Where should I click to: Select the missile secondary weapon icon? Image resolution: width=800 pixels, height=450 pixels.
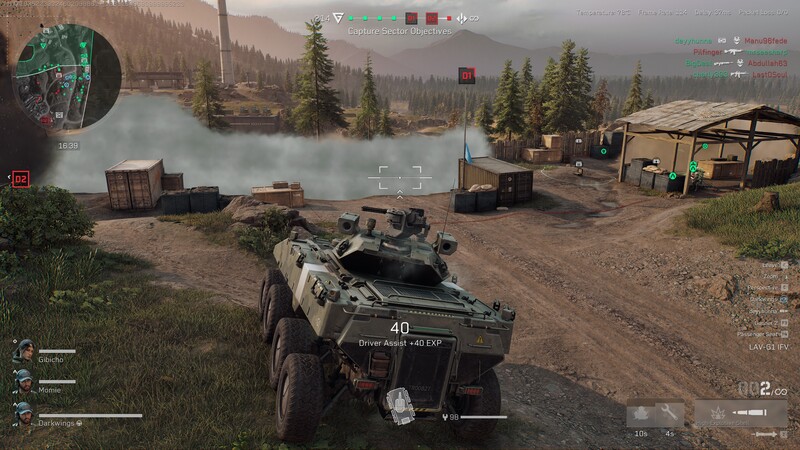click(767, 434)
